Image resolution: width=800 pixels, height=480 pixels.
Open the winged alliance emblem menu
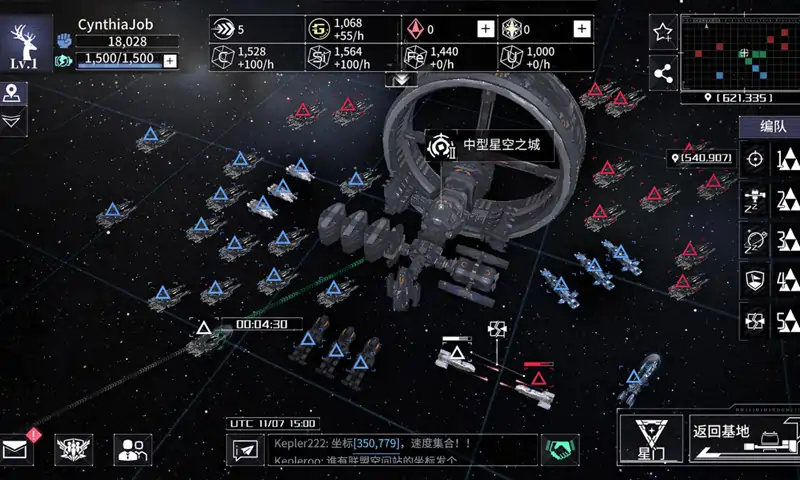74,450
